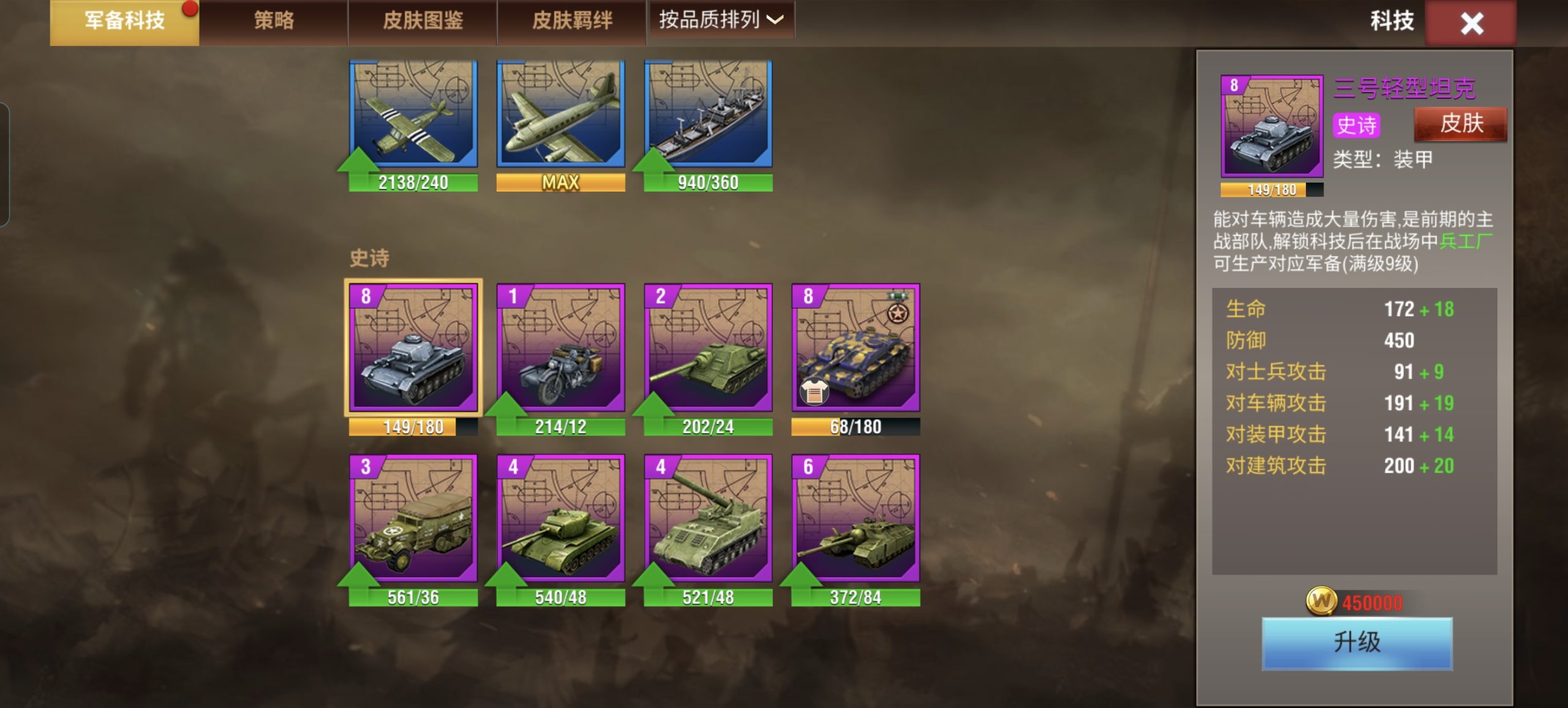Screen dimensions: 1568x708
Task: Switch to the 皮肤图鉴 tab
Action: click(423, 20)
